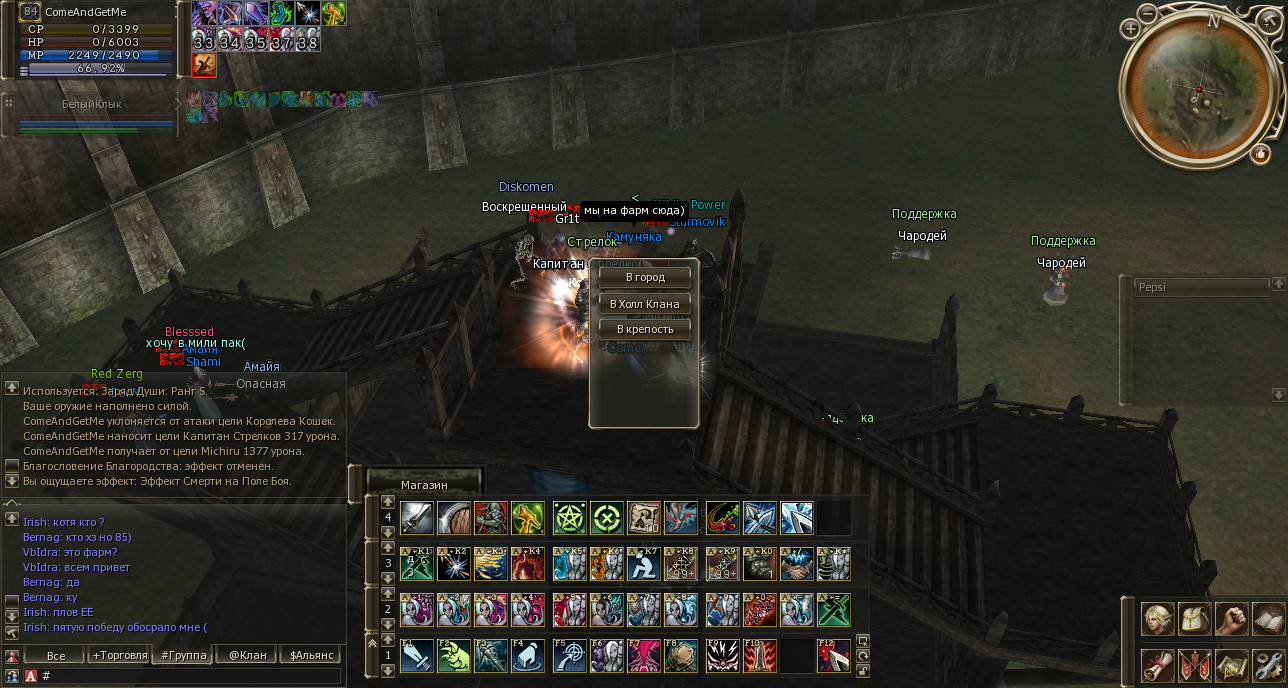Select the "В Холл Клана" respawn option
Screen dimensions: 1288x688
[x=645, y=303]
